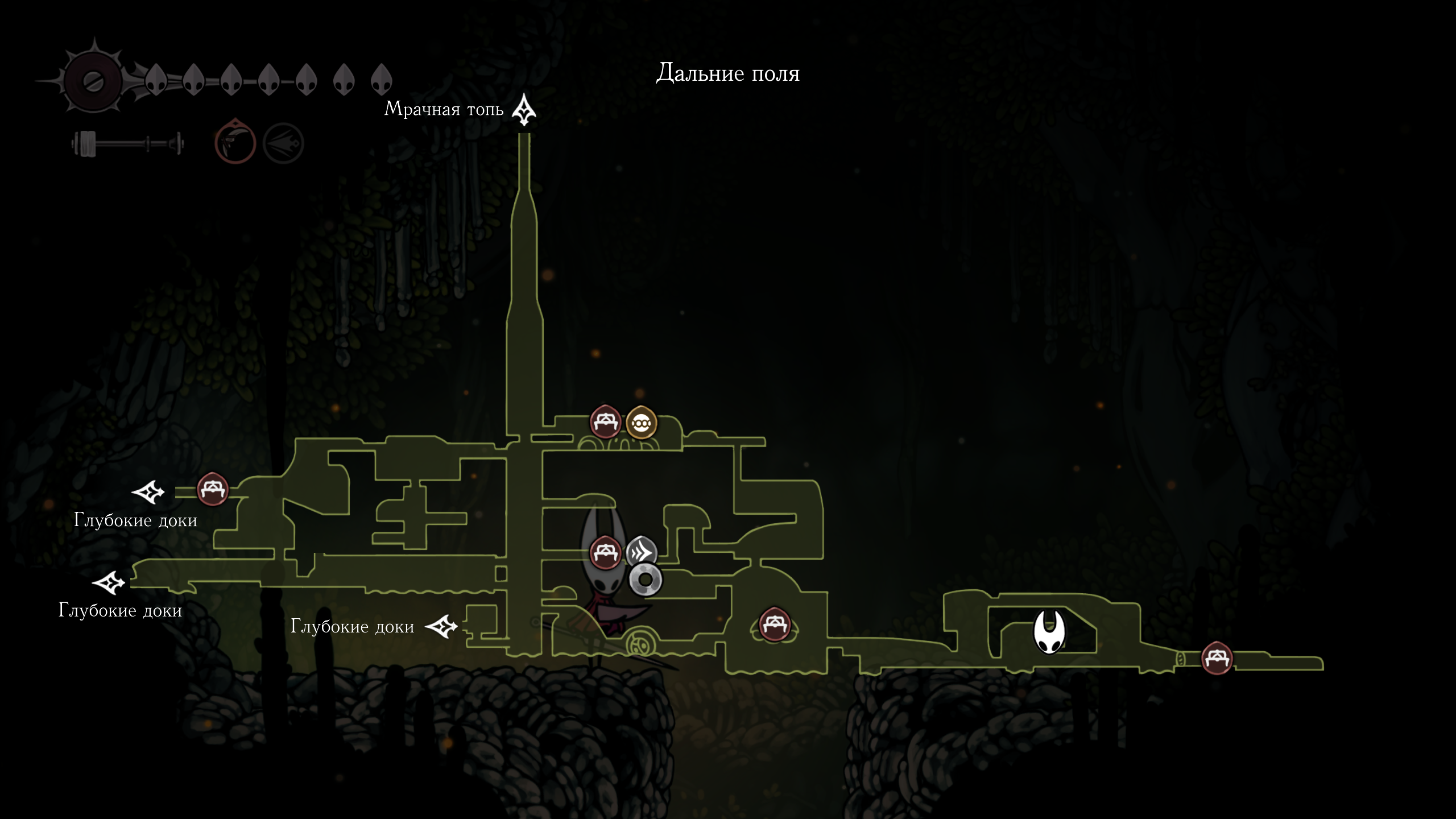
Task: Select the silver ring map pin
Action: [x=646, y=580]
